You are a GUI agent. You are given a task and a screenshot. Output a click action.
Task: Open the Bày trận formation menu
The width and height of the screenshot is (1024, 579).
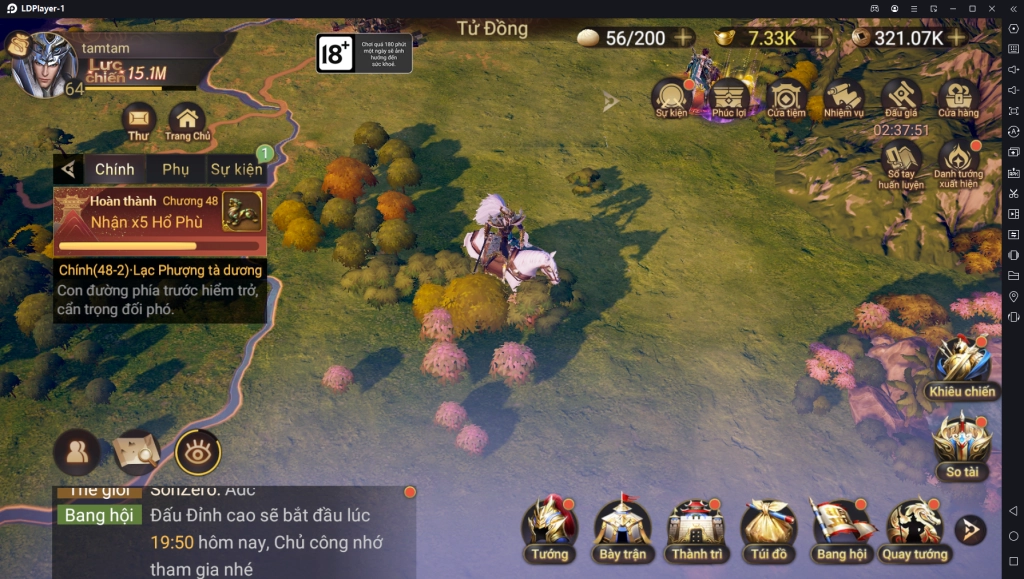point(623,527)
